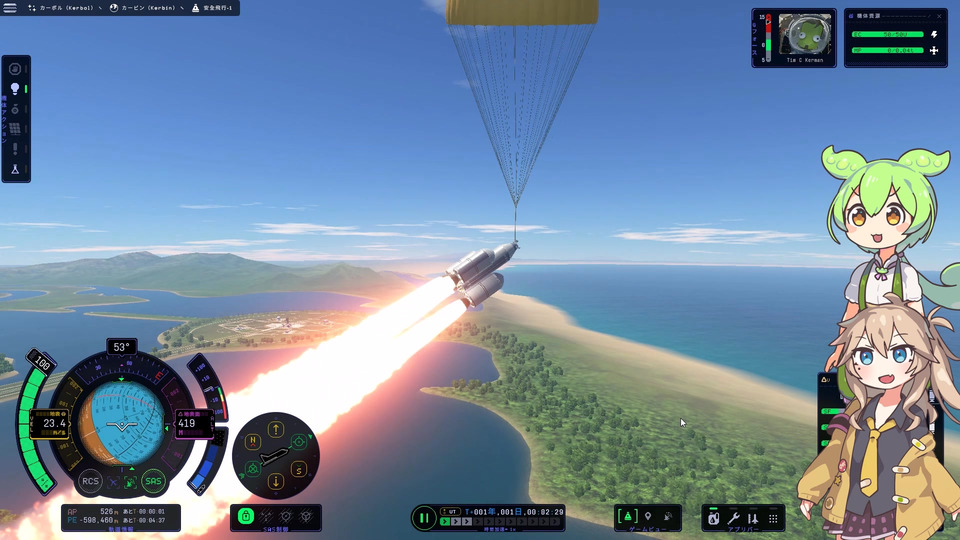
Task: Set SAS to retrograde (down arrow icon)
Action: (276, 482)
